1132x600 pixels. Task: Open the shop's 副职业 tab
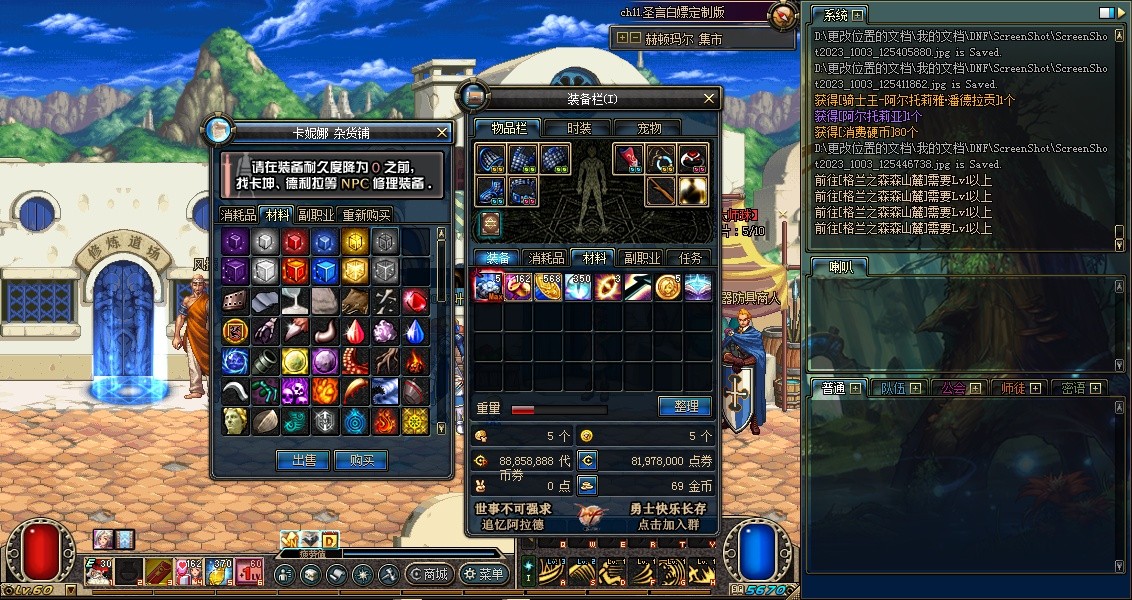tap(316, 215)
